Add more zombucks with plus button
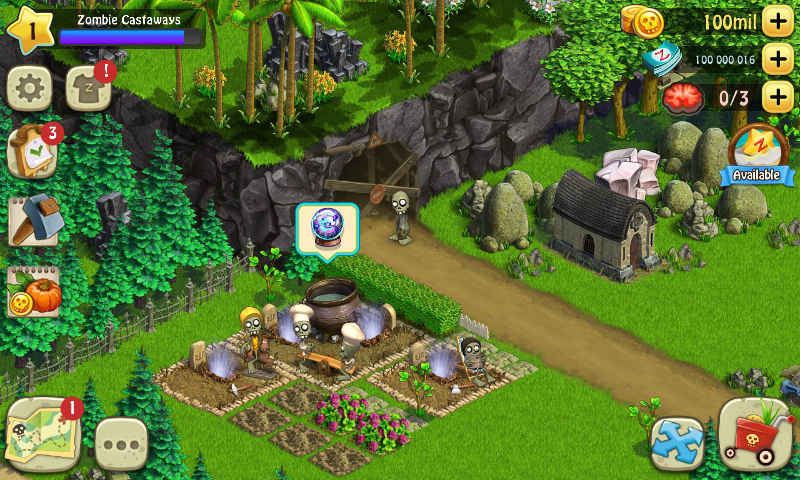Screen dimensions: 800x480 coord(777,59)
